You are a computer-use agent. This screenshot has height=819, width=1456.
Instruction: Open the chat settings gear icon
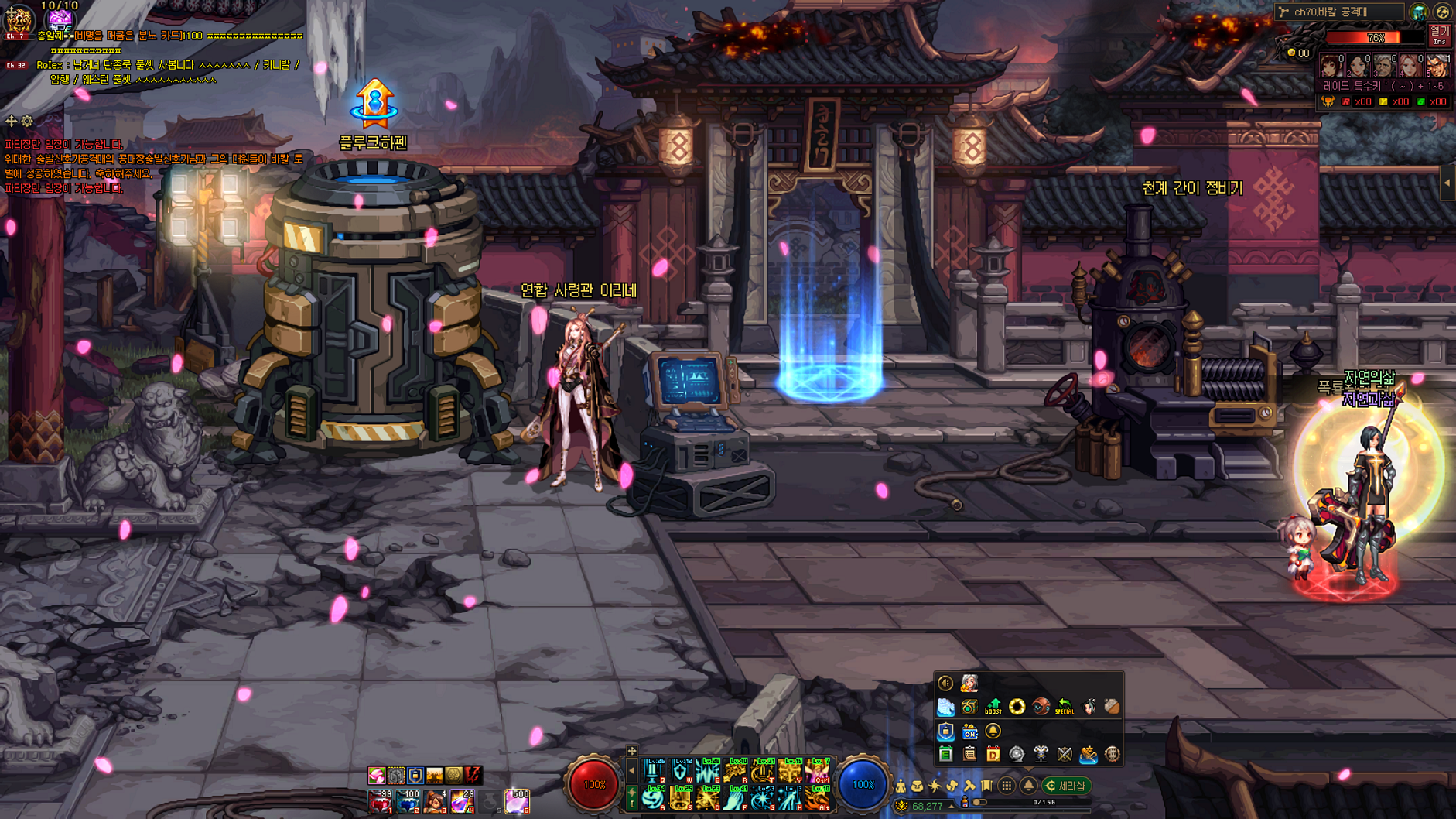27,122
